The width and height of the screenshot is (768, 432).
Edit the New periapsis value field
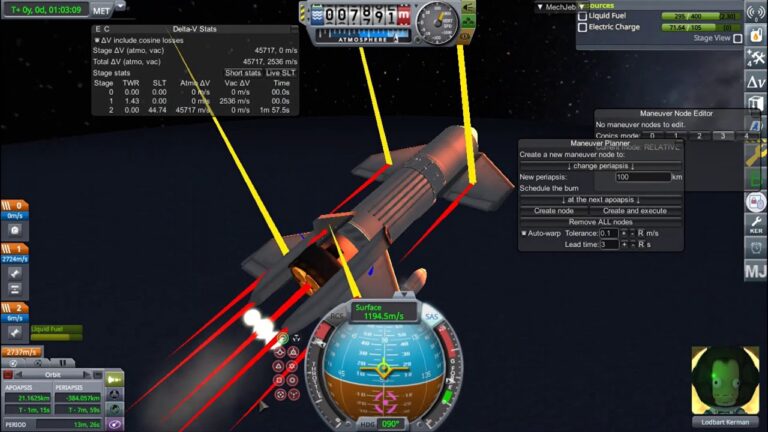[641, 177]
